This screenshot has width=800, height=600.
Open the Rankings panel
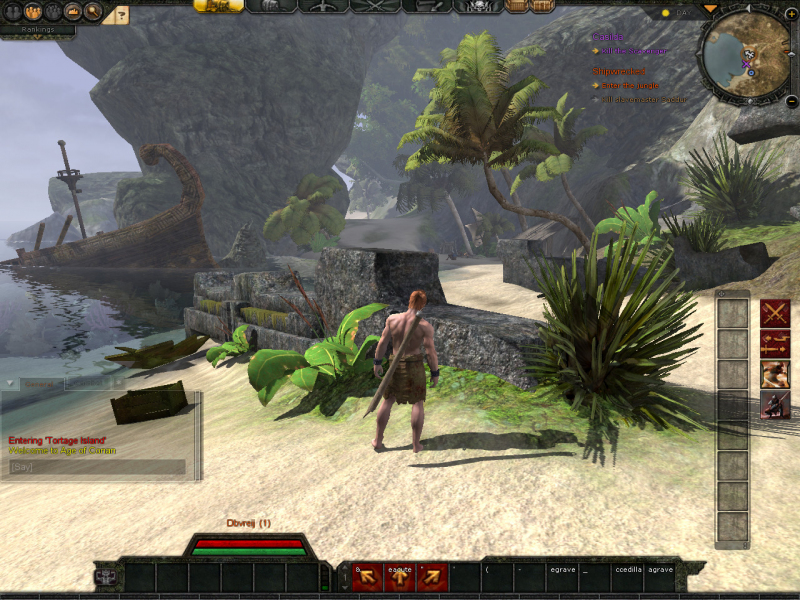click(37, 29)
